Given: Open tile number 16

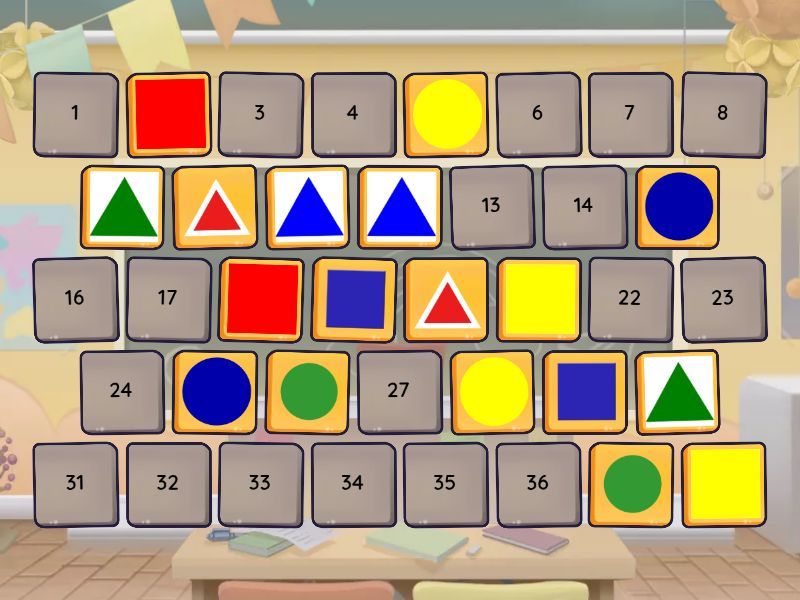Looking at the screenshot, I should coord(75,298).
